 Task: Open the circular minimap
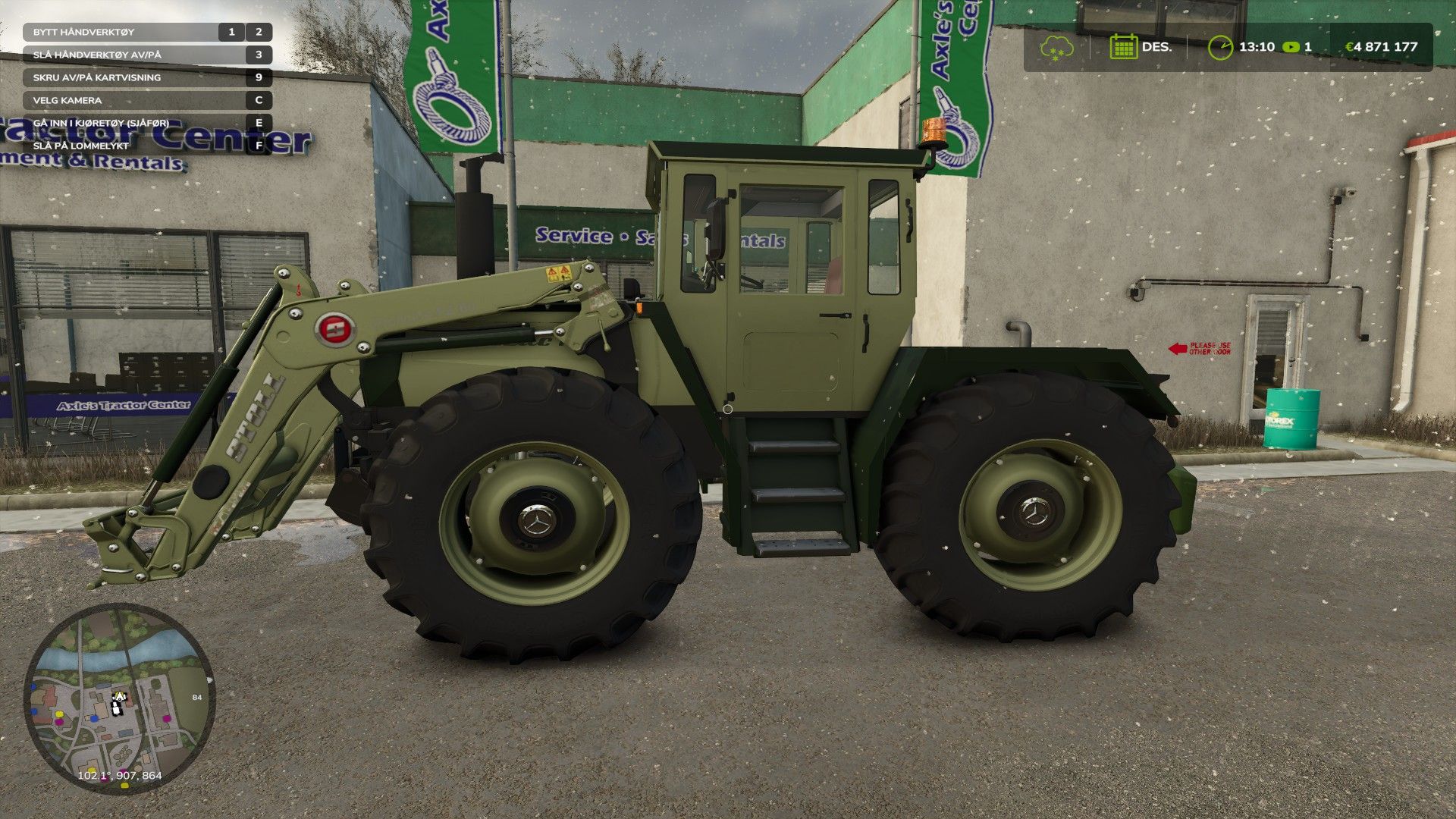tap(119, 698)
